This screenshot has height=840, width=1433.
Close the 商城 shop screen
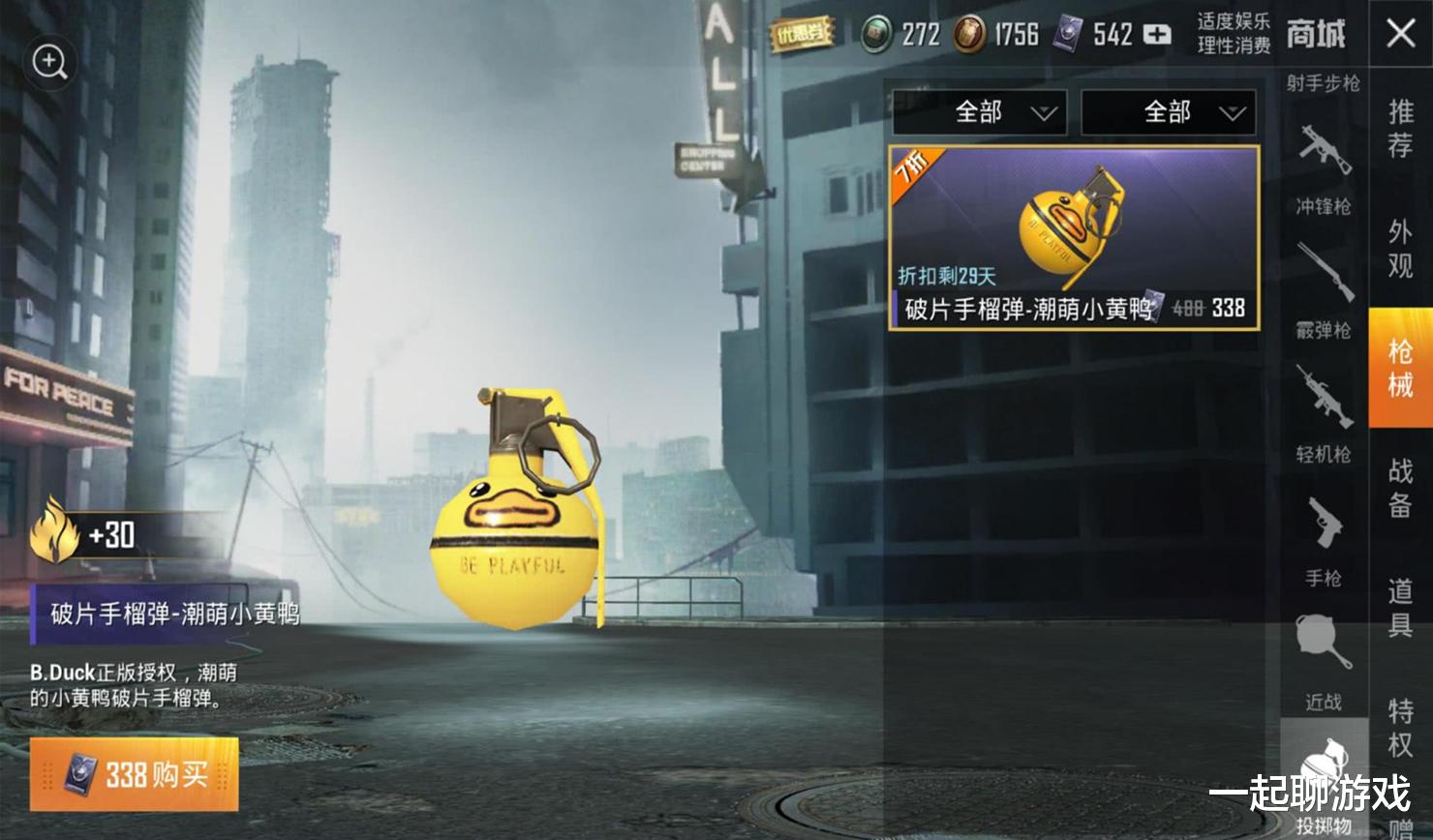pyautogui.click(x=1399, y=33)
